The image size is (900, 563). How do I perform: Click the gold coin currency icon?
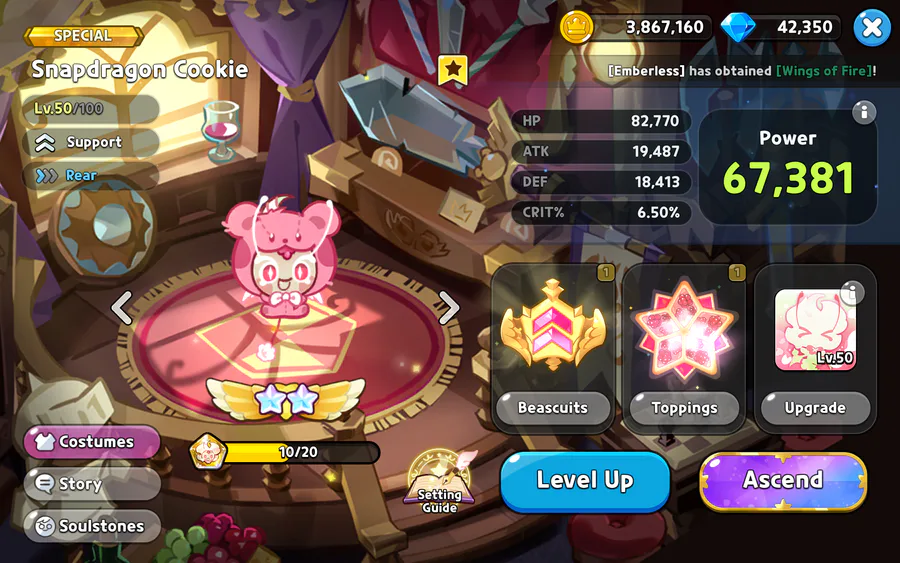click(577, 27)
